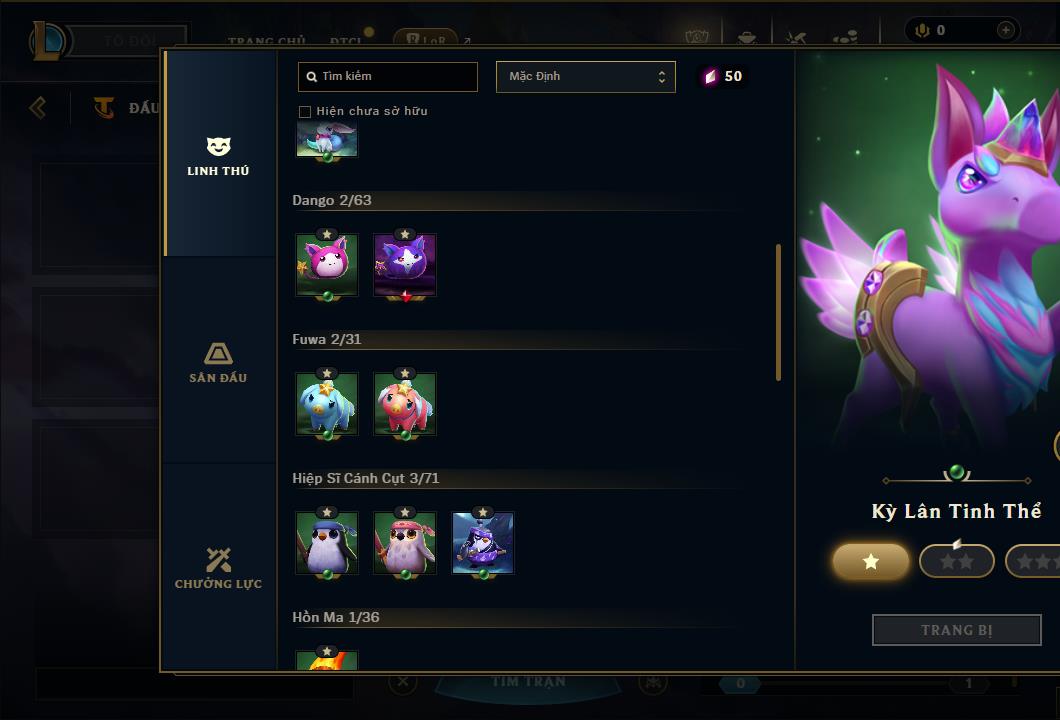This screenshot has width=1060, height=720.
Task: Toggle the Hiện chưa sở hữu checkbox
Action: [305, 111]
